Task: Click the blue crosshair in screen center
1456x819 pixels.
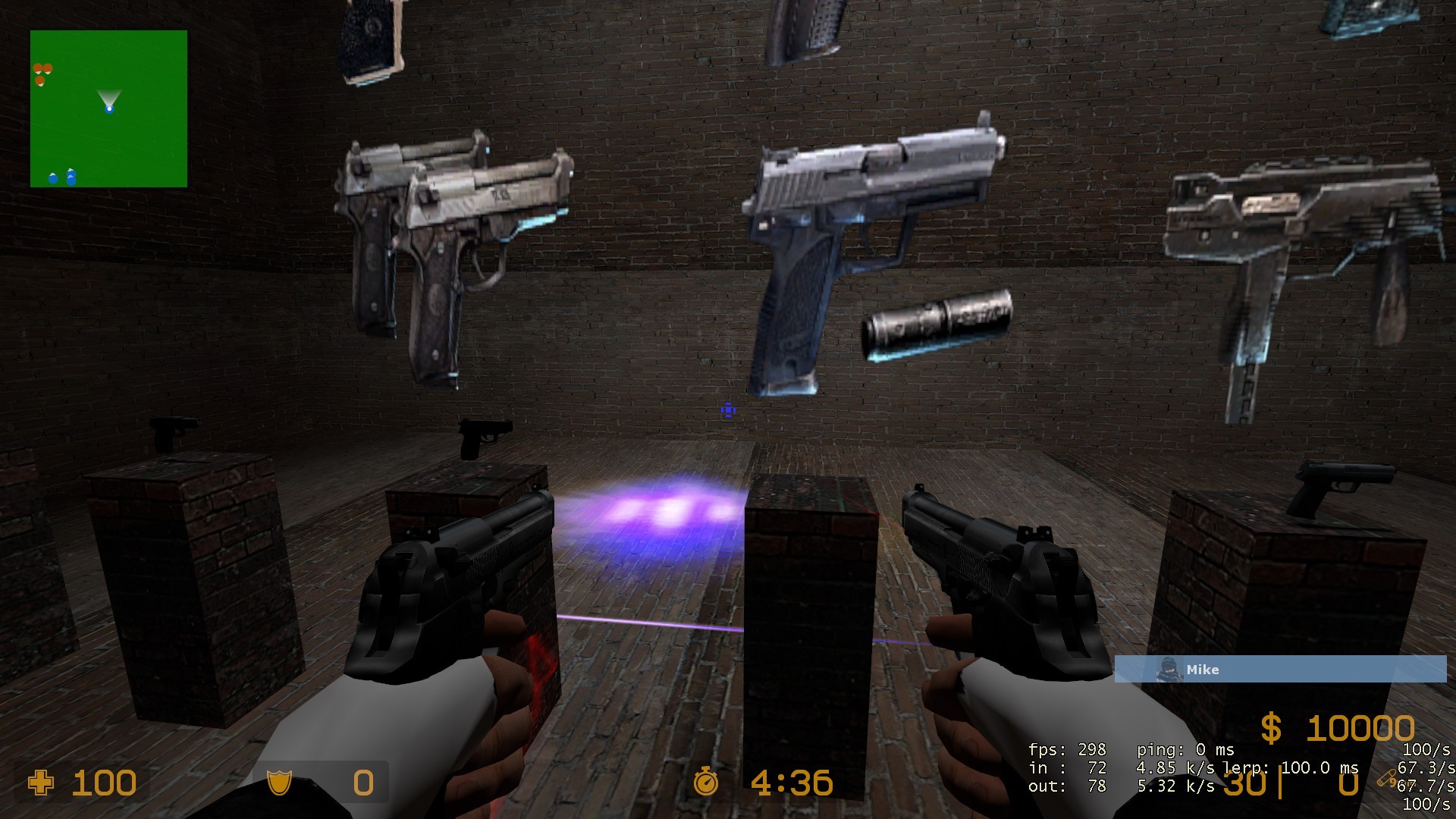Action: click(x=726, y=410)
